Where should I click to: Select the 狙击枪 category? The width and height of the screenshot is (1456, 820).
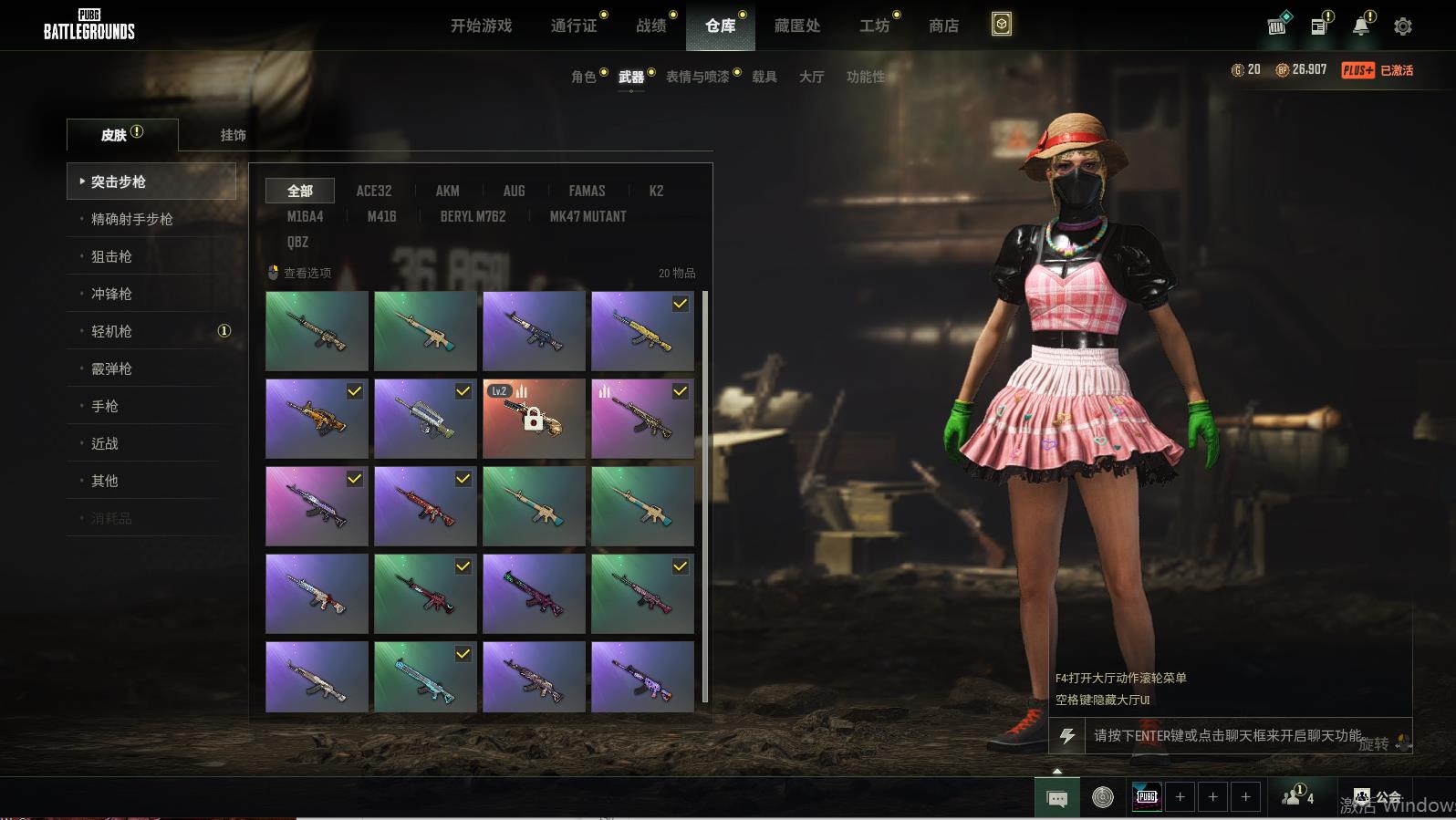tap(111, 256)
